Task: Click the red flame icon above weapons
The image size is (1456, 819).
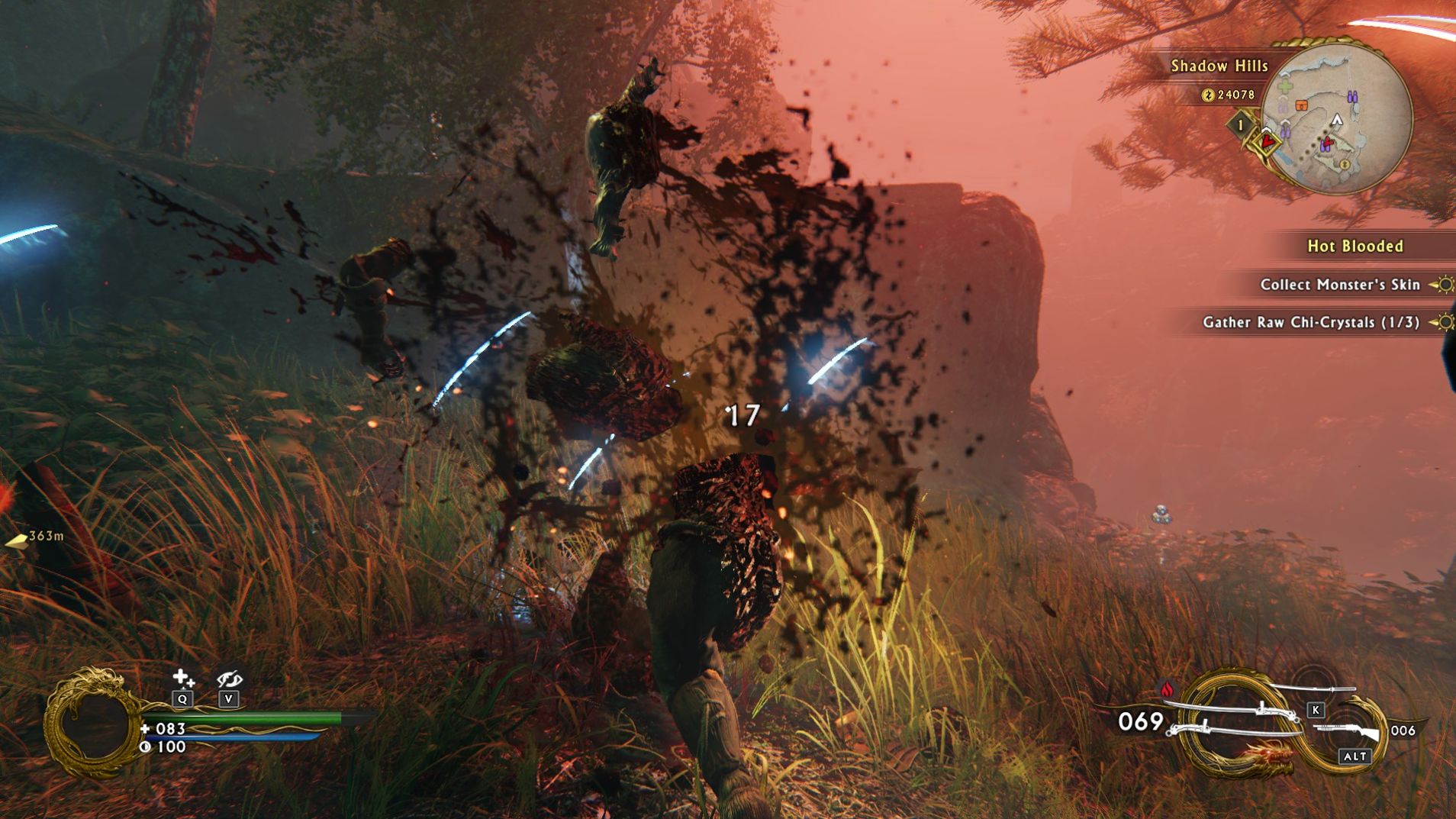Action: (1167, 688)
